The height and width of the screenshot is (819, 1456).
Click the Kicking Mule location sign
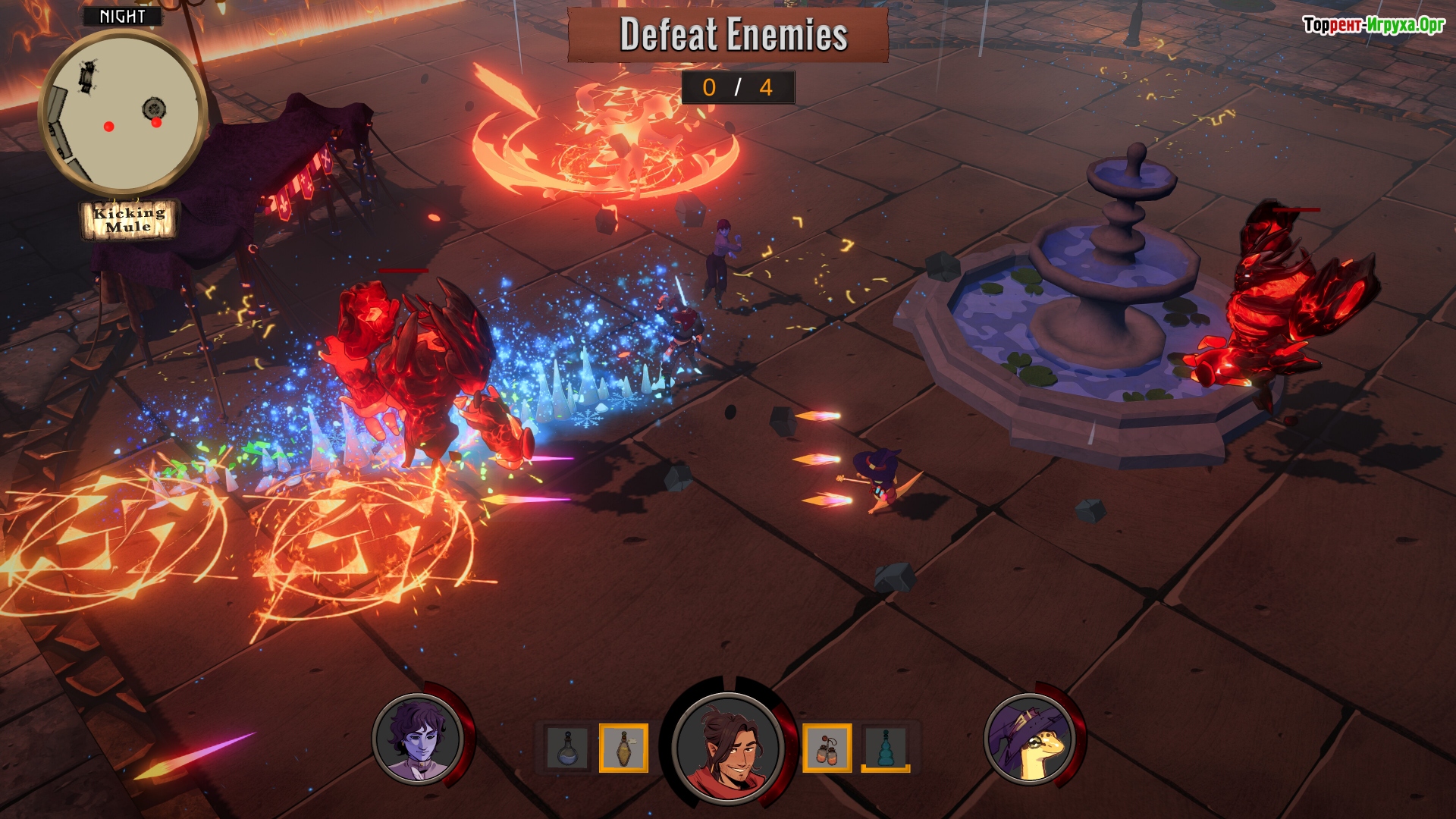tap(129, 220)
